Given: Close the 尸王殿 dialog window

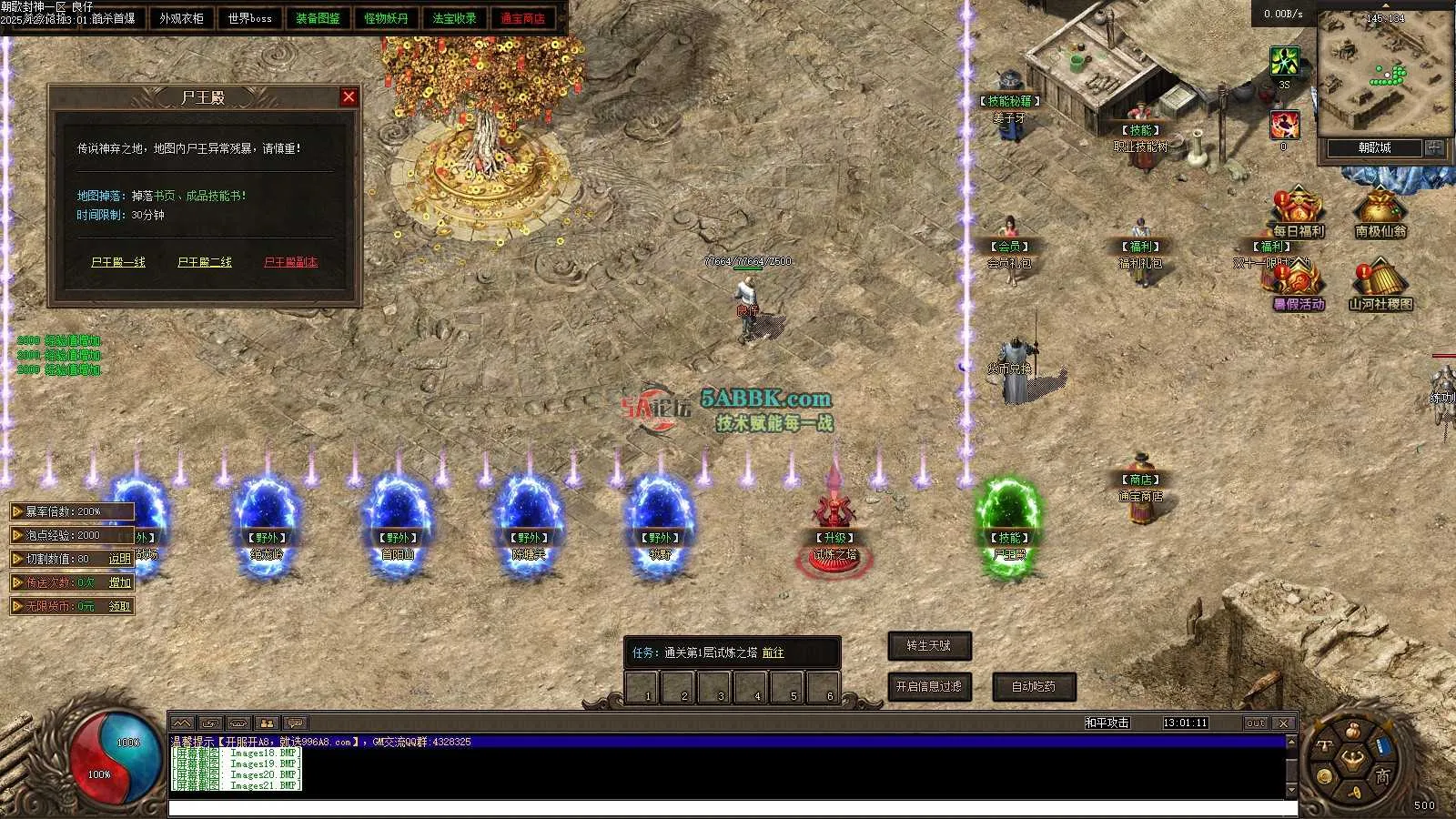Looking at the screenshot, I should (x=349, y=97).
